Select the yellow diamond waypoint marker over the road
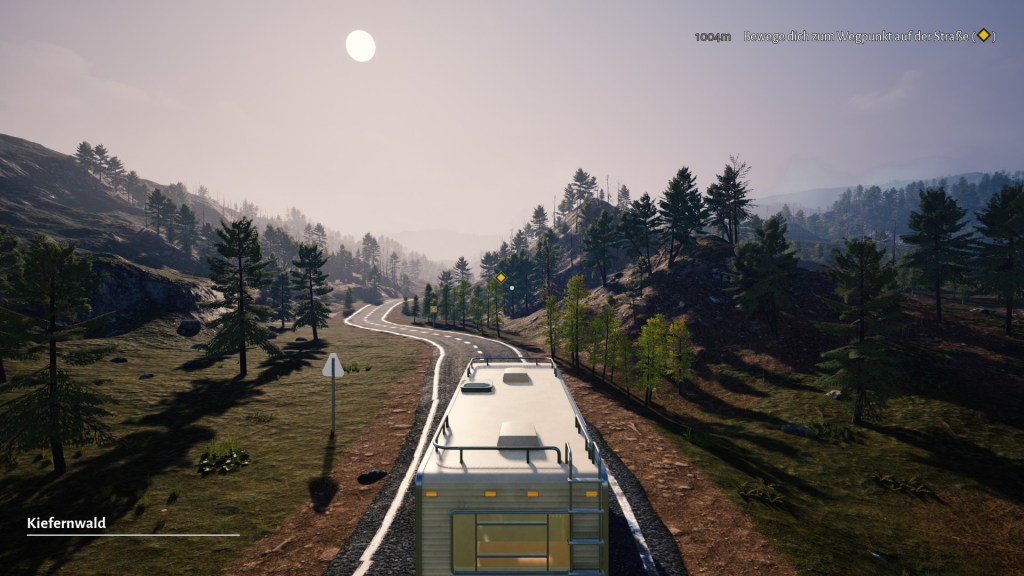This screenshot has height=576, width=1024. click(501, 277)
